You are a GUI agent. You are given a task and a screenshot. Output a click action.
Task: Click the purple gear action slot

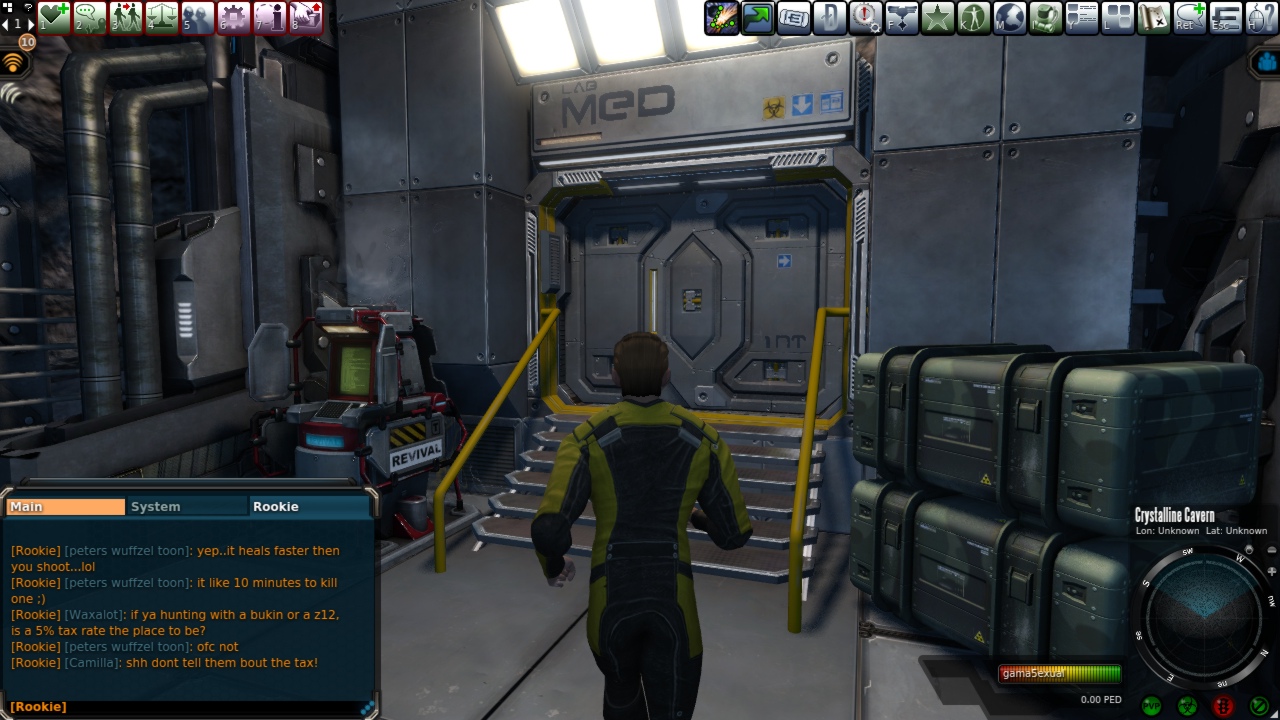point(234,17)
